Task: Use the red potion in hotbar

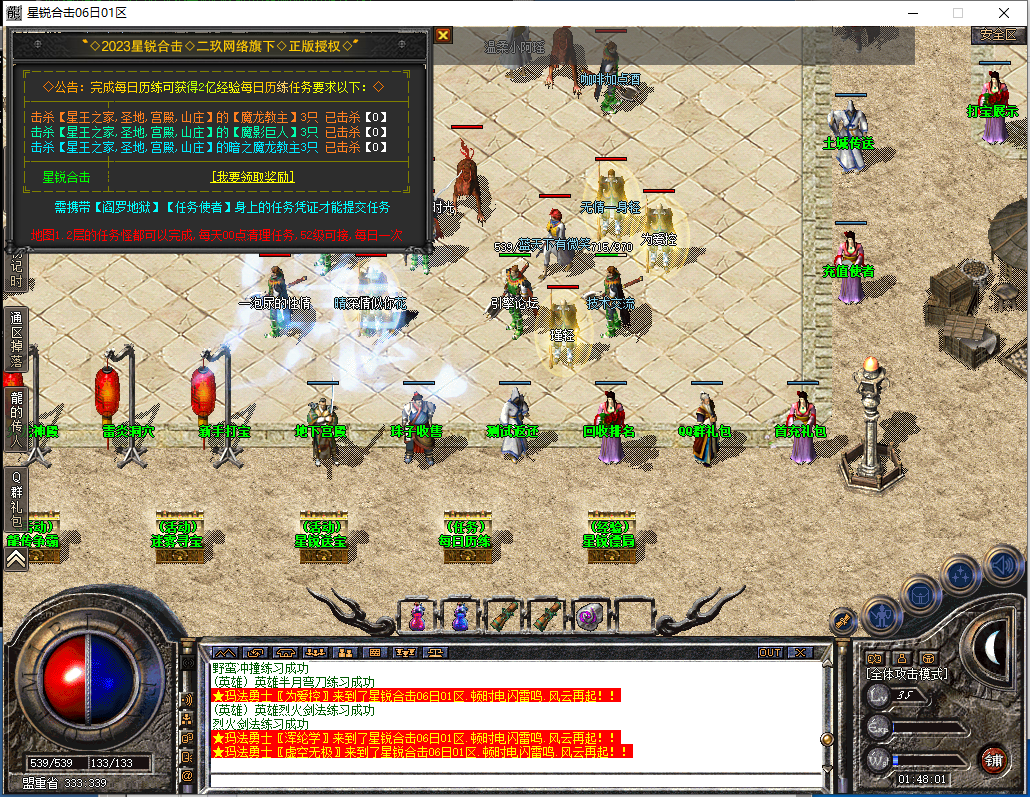Action: (x=417, y=615)
